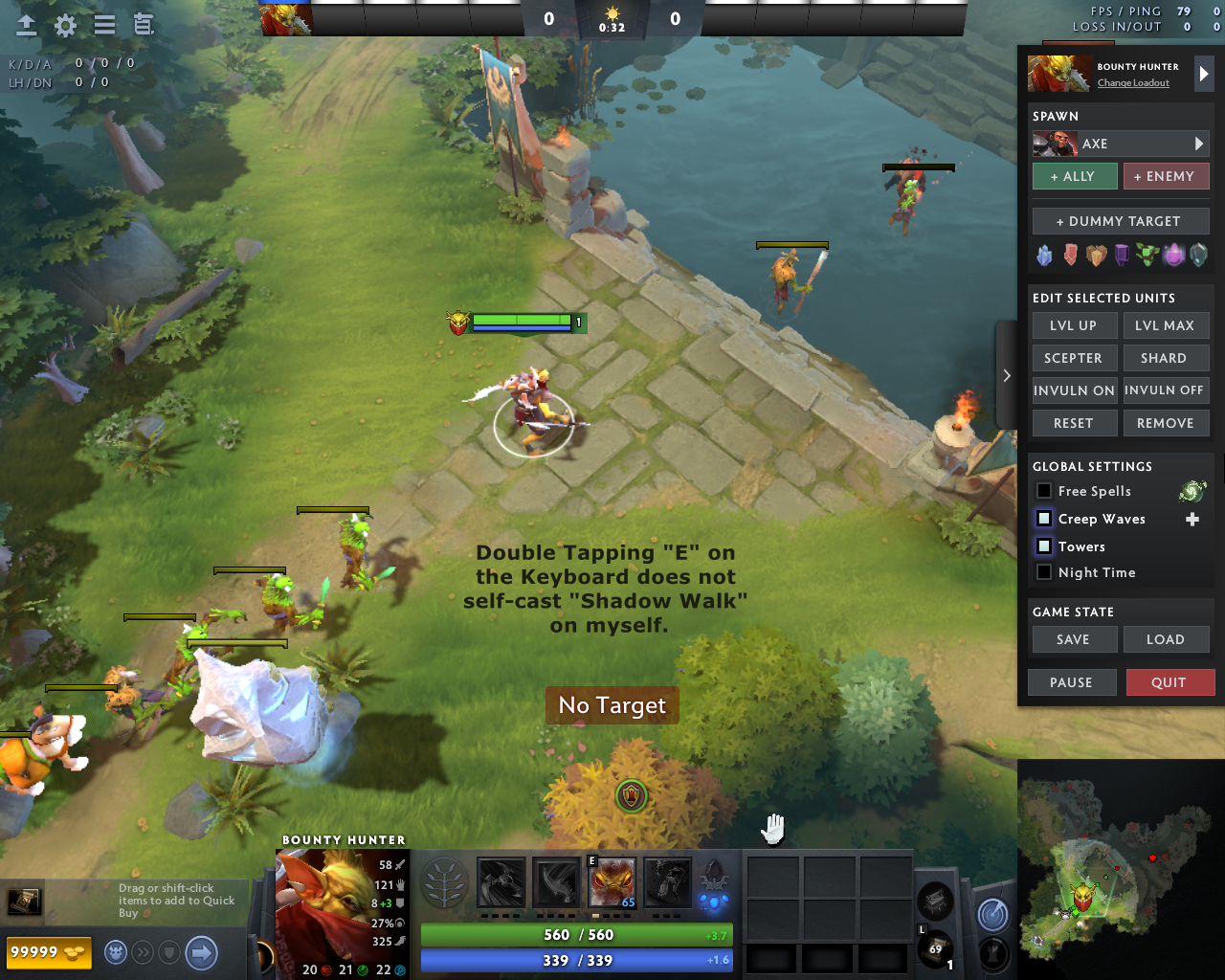Screen dimensions: 1225x980
Task: Open the hamburger menu at top left
Action: [x=103, y=26]
